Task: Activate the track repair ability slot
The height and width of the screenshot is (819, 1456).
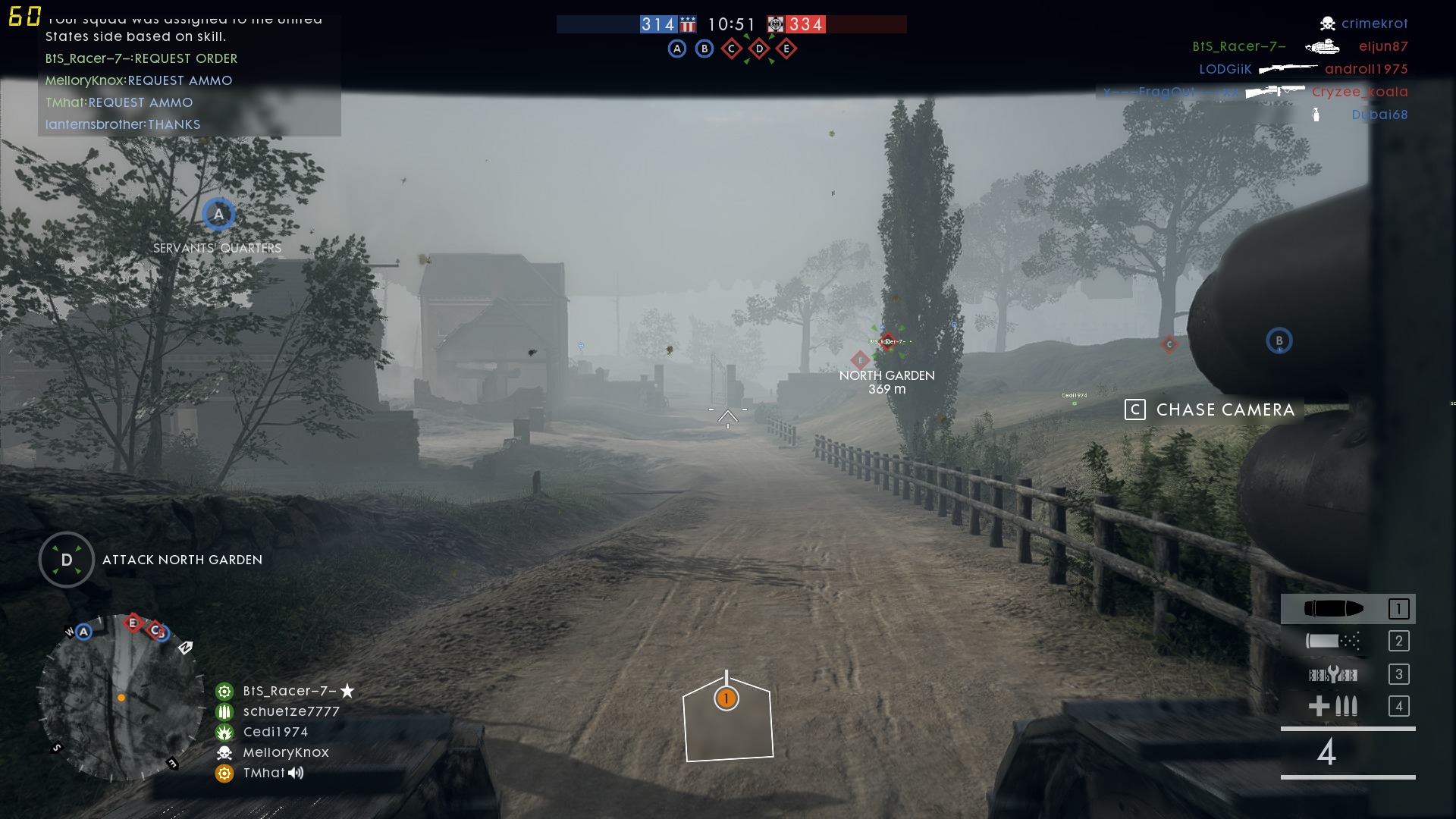Action: point(1347,674)
